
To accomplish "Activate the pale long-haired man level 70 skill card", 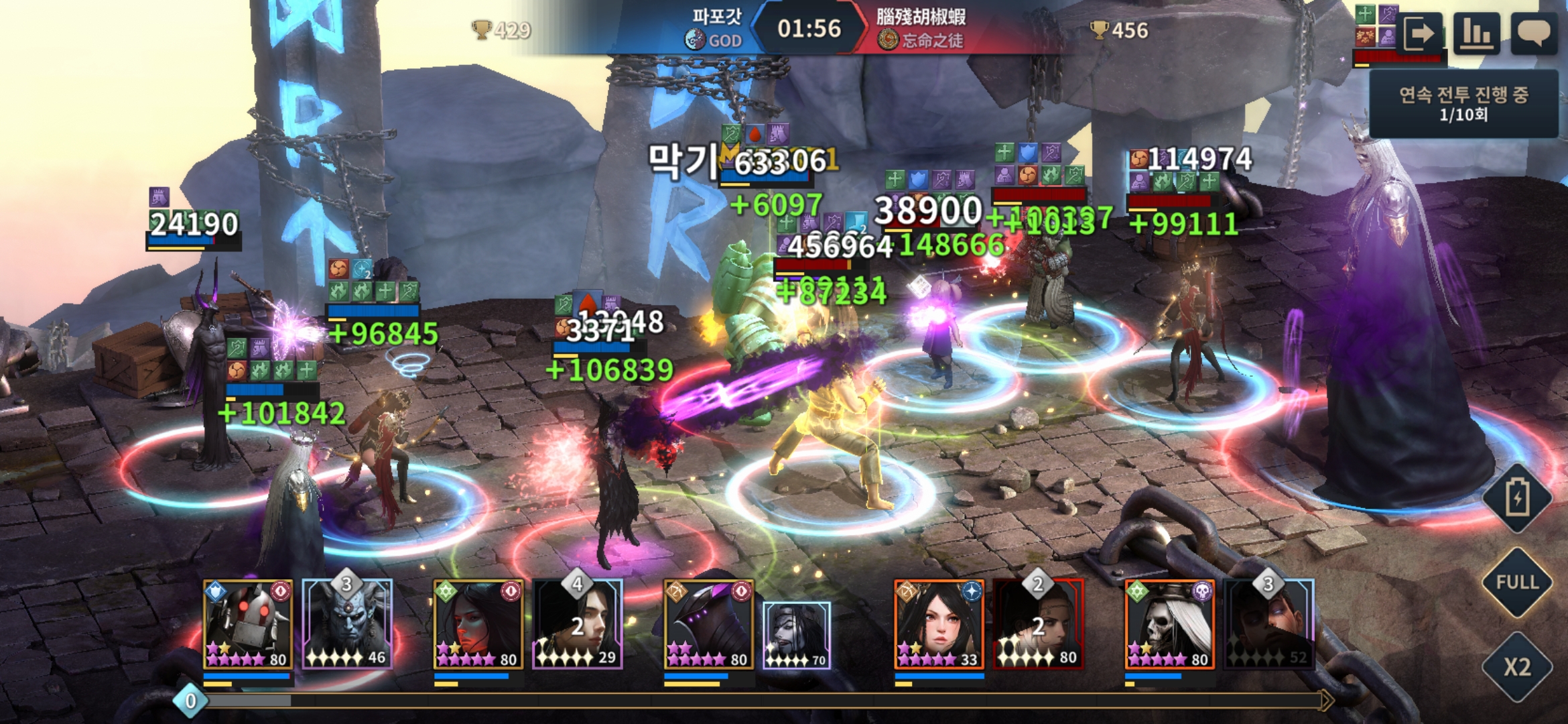I will [797, 635].
